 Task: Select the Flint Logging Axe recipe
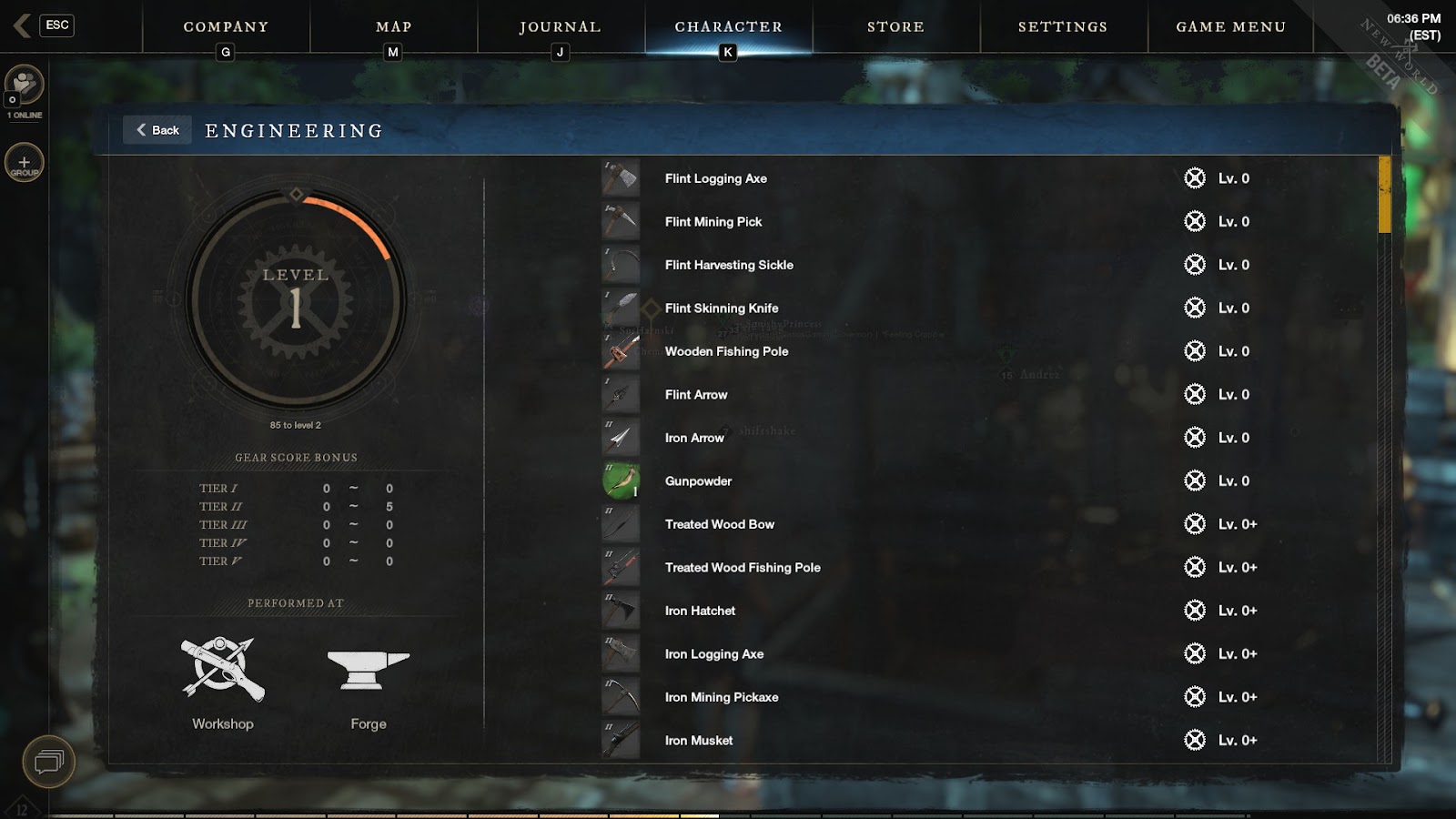[715, 178]
